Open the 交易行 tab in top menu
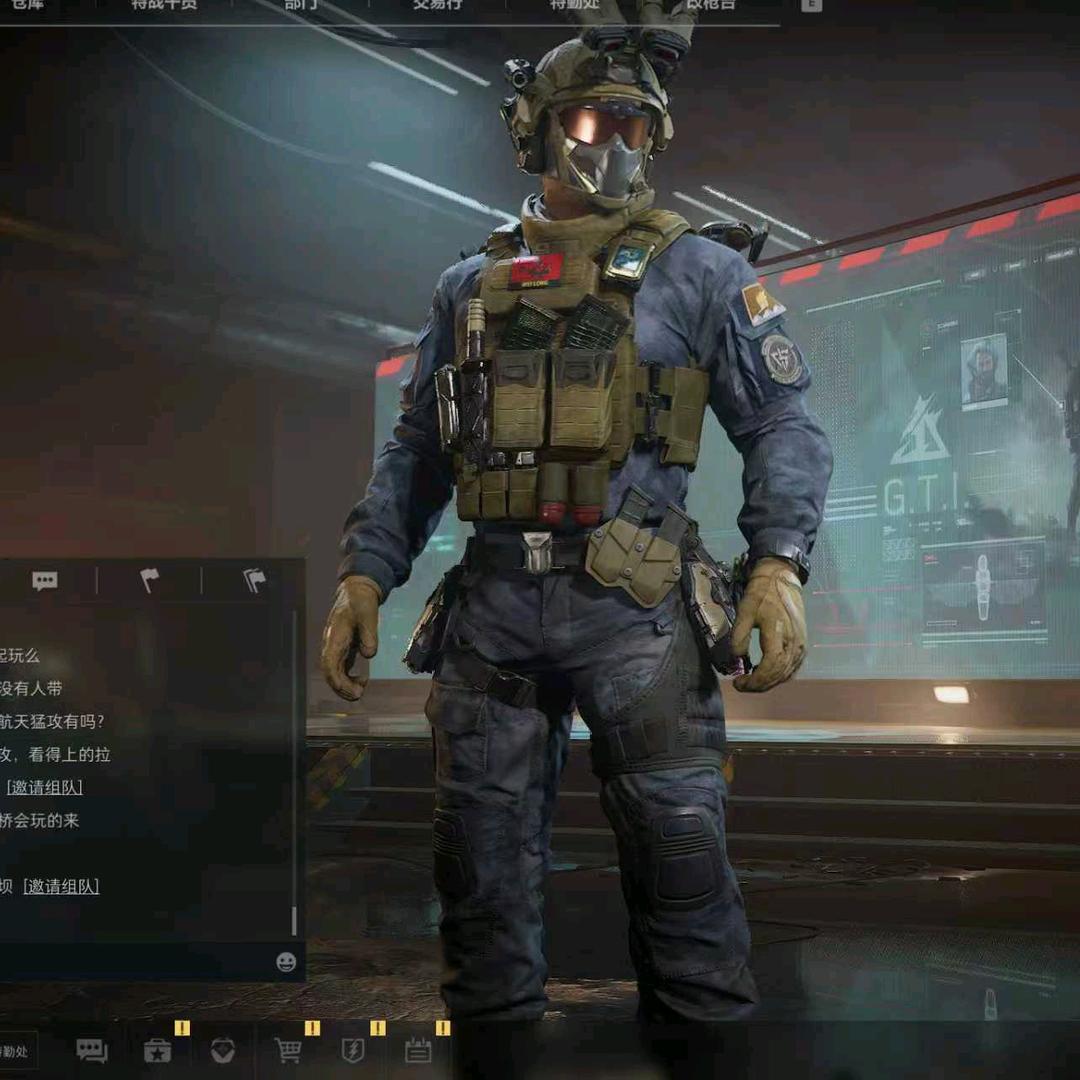The height and width of the screenshot is (1080, 1080). click(438, 5)
